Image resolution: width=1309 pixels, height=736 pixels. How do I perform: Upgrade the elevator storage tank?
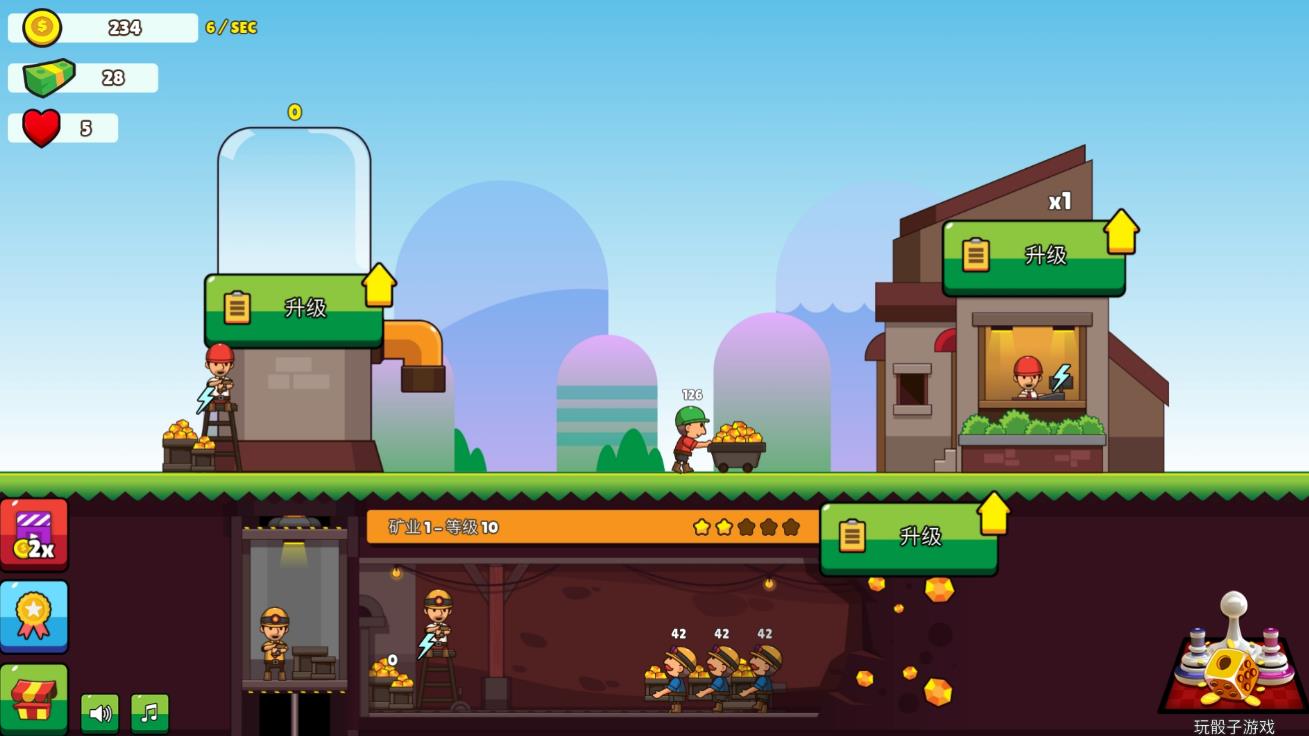tap(293, 309)
